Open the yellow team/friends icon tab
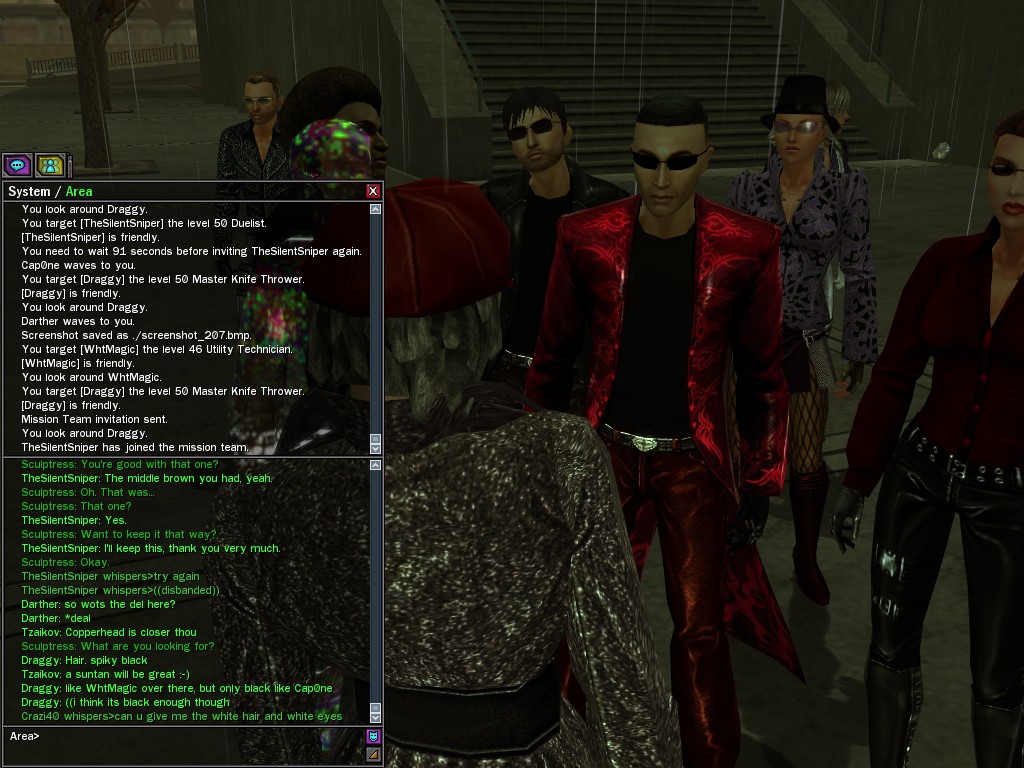The height and width of the screenshot is (768, 1024). pos(50,165)
